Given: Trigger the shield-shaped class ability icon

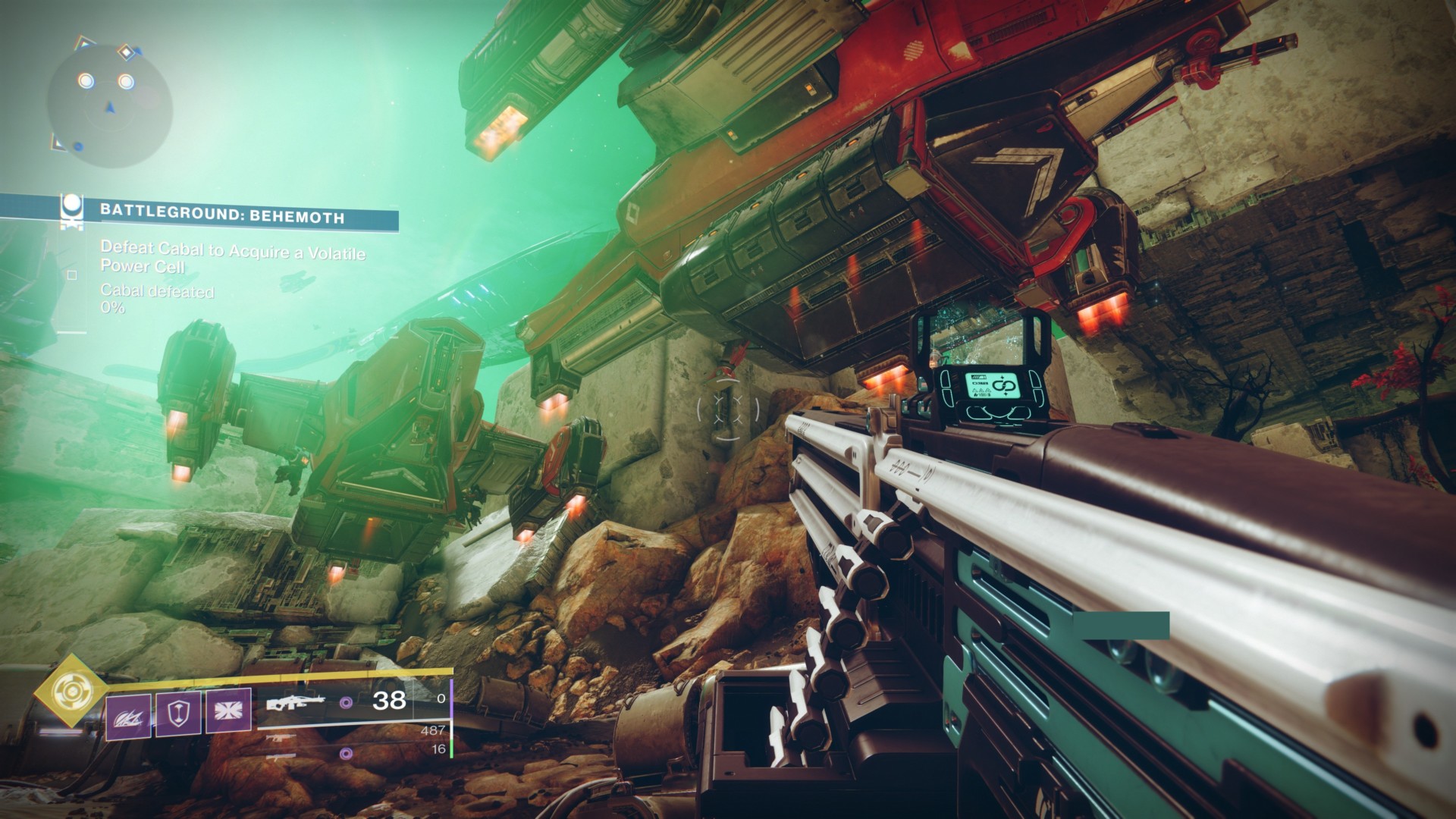Looking at the screenshot, I should pyautogui.click(x=178, y=715).
